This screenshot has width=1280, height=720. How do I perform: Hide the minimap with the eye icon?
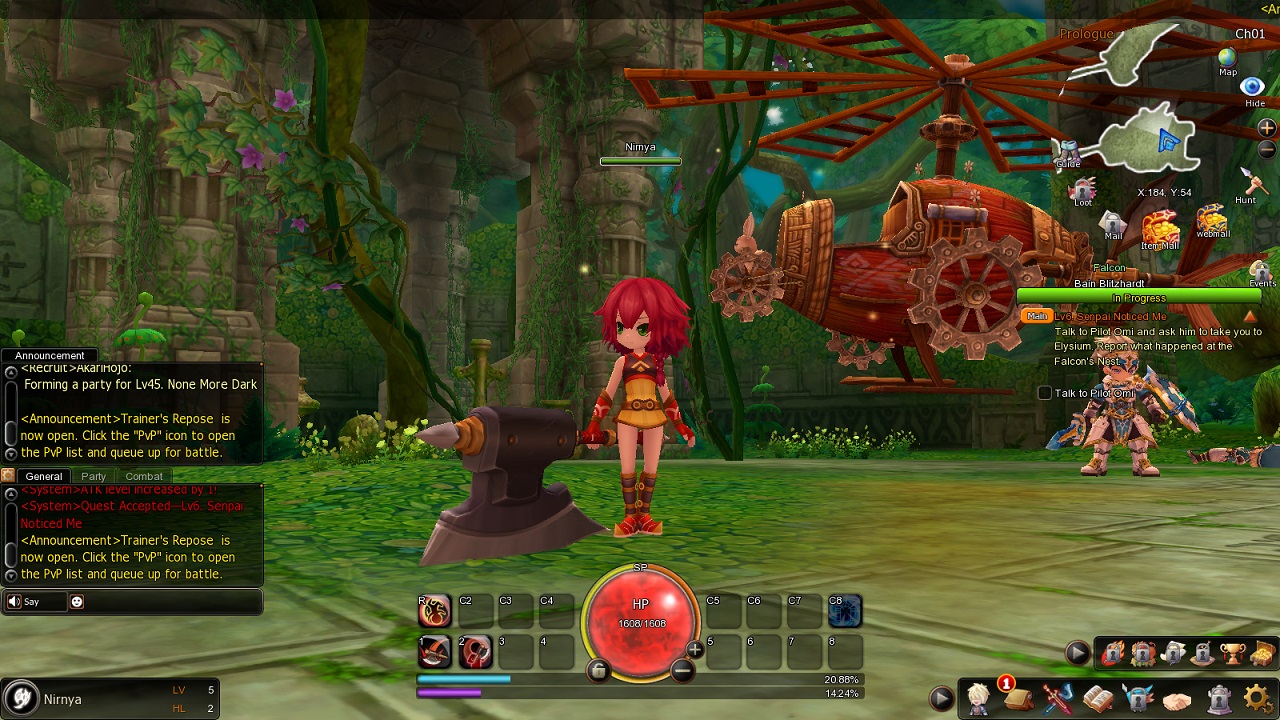pos(1253,88)
